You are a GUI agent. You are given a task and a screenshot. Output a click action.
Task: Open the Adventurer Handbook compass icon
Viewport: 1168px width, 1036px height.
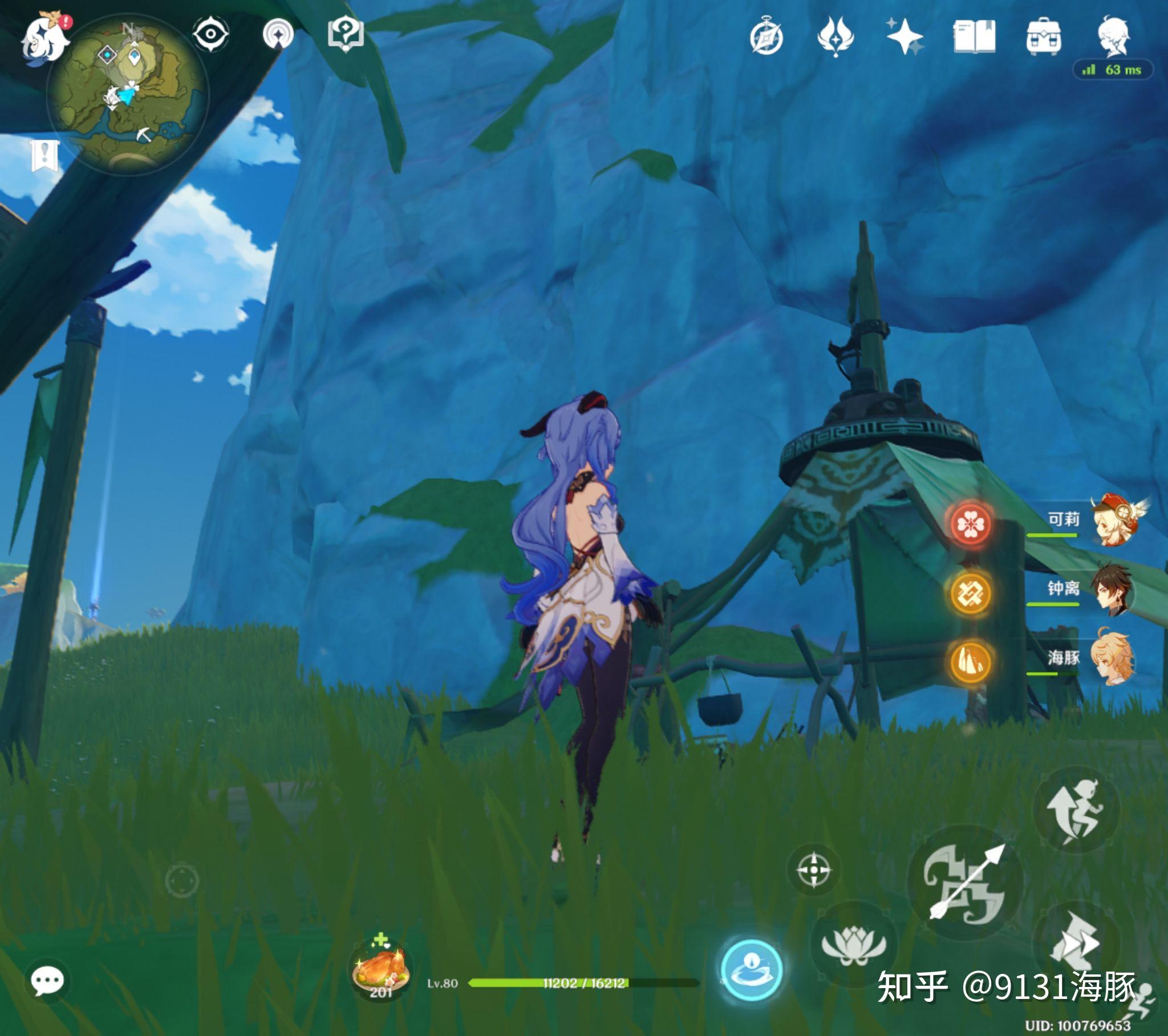(766, 38)
